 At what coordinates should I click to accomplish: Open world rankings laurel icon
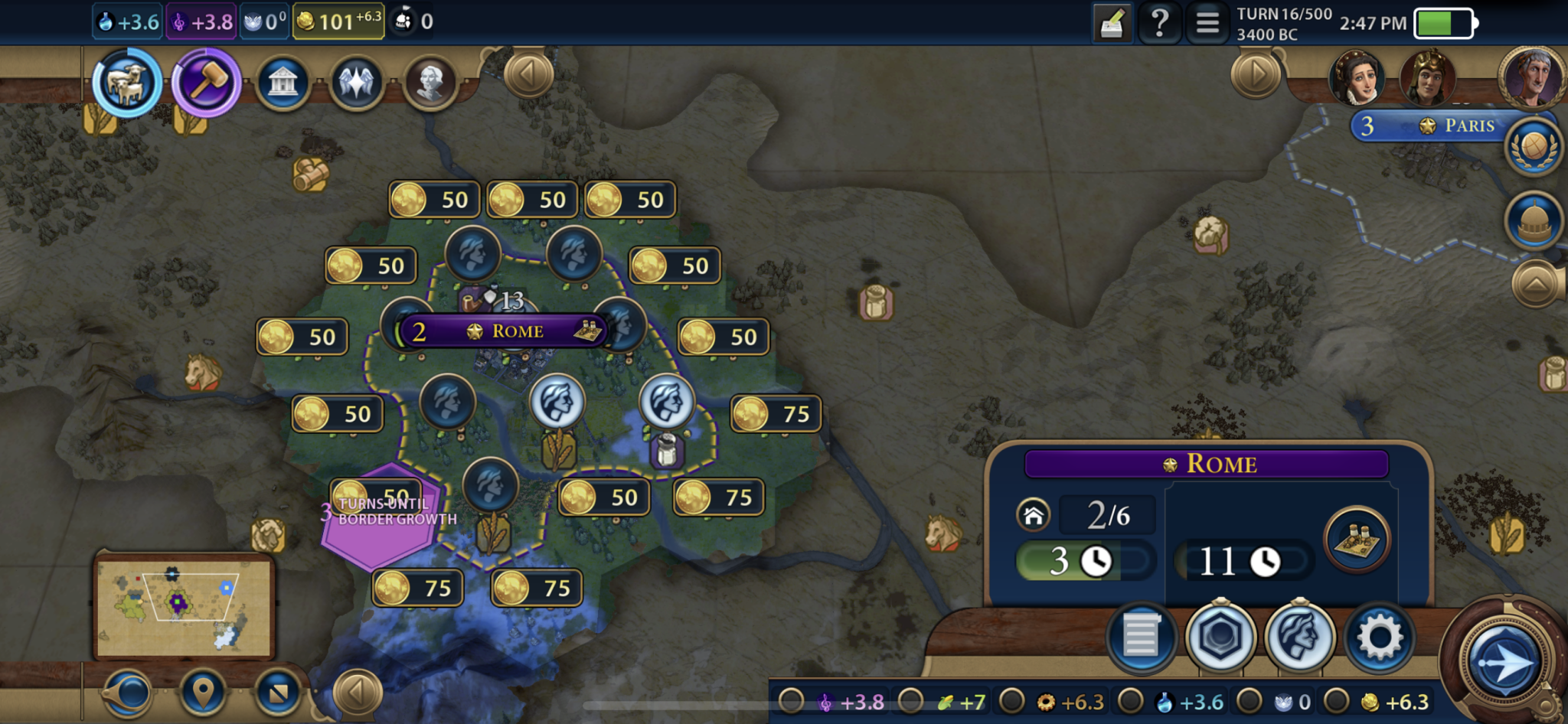1534,148
